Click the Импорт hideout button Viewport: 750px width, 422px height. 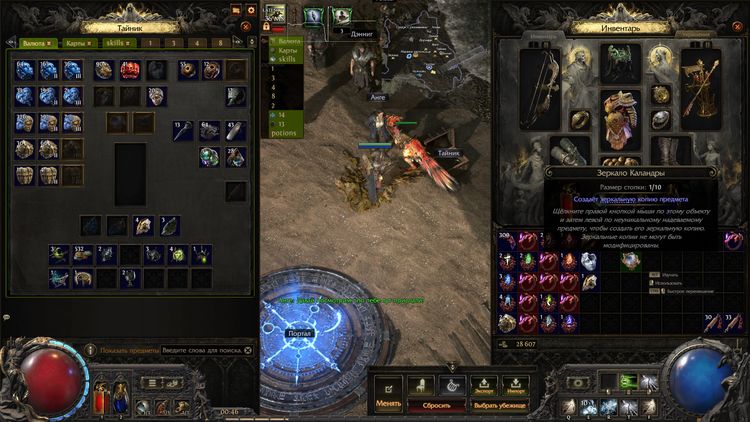[516, 386]
